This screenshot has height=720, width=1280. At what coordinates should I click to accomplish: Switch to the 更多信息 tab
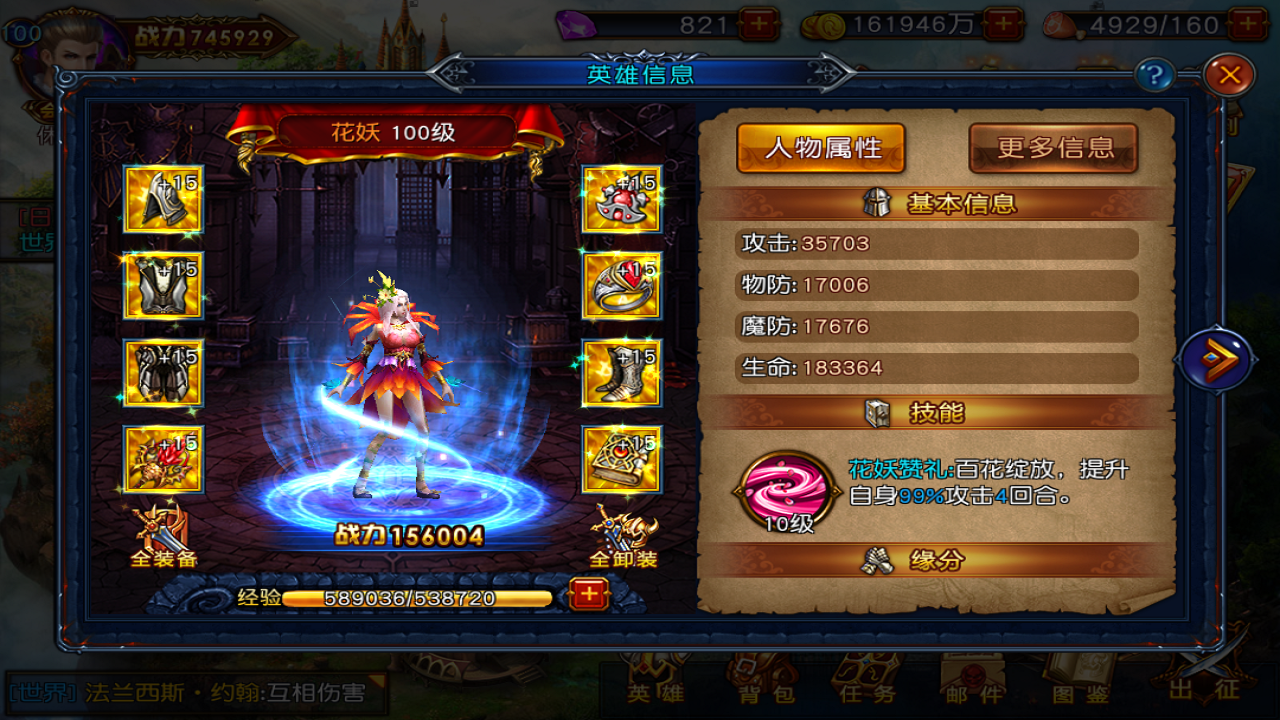coord(1053,147)
